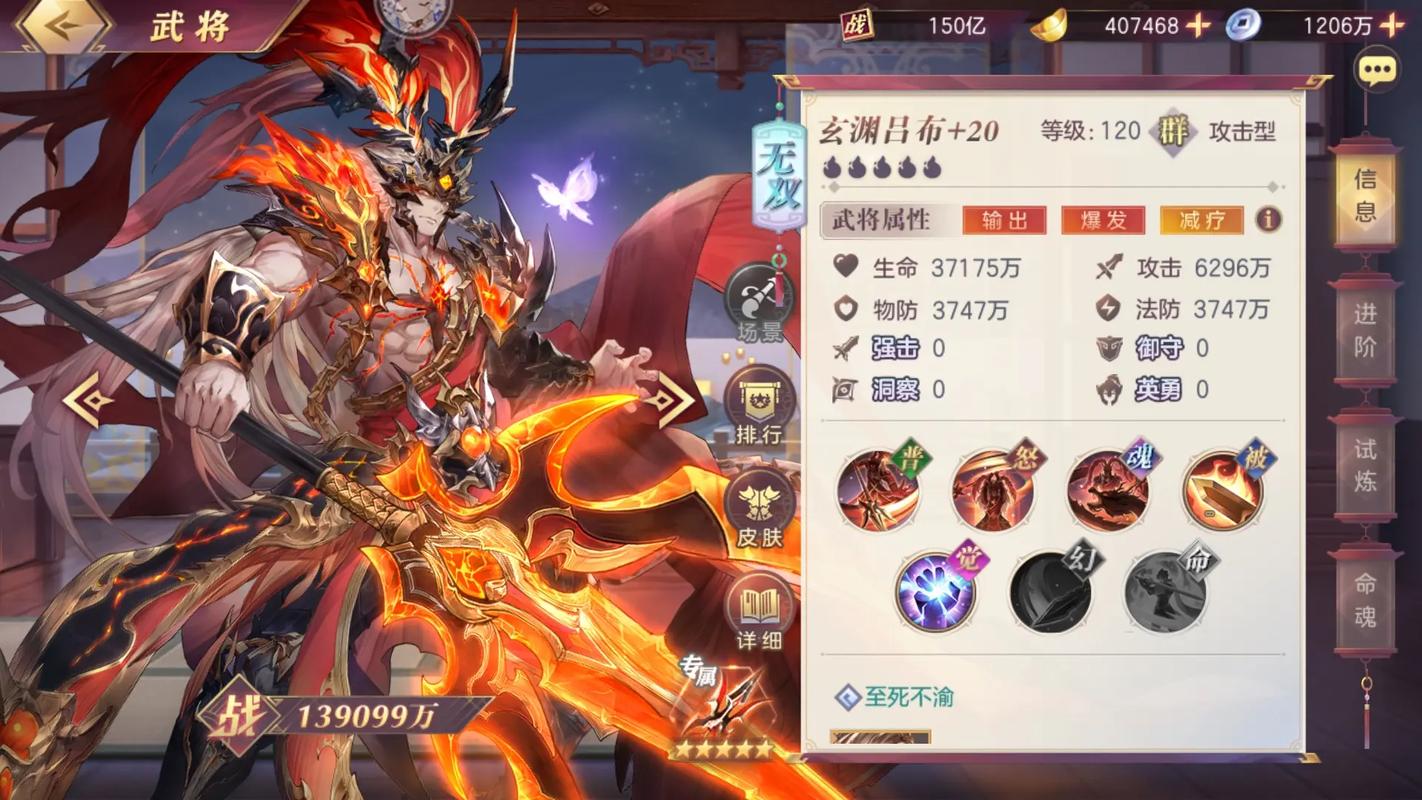The height and width of the screenshot is (800, 1422).
Task: Select the 普 basic attack skill icon
Action: 879,488
